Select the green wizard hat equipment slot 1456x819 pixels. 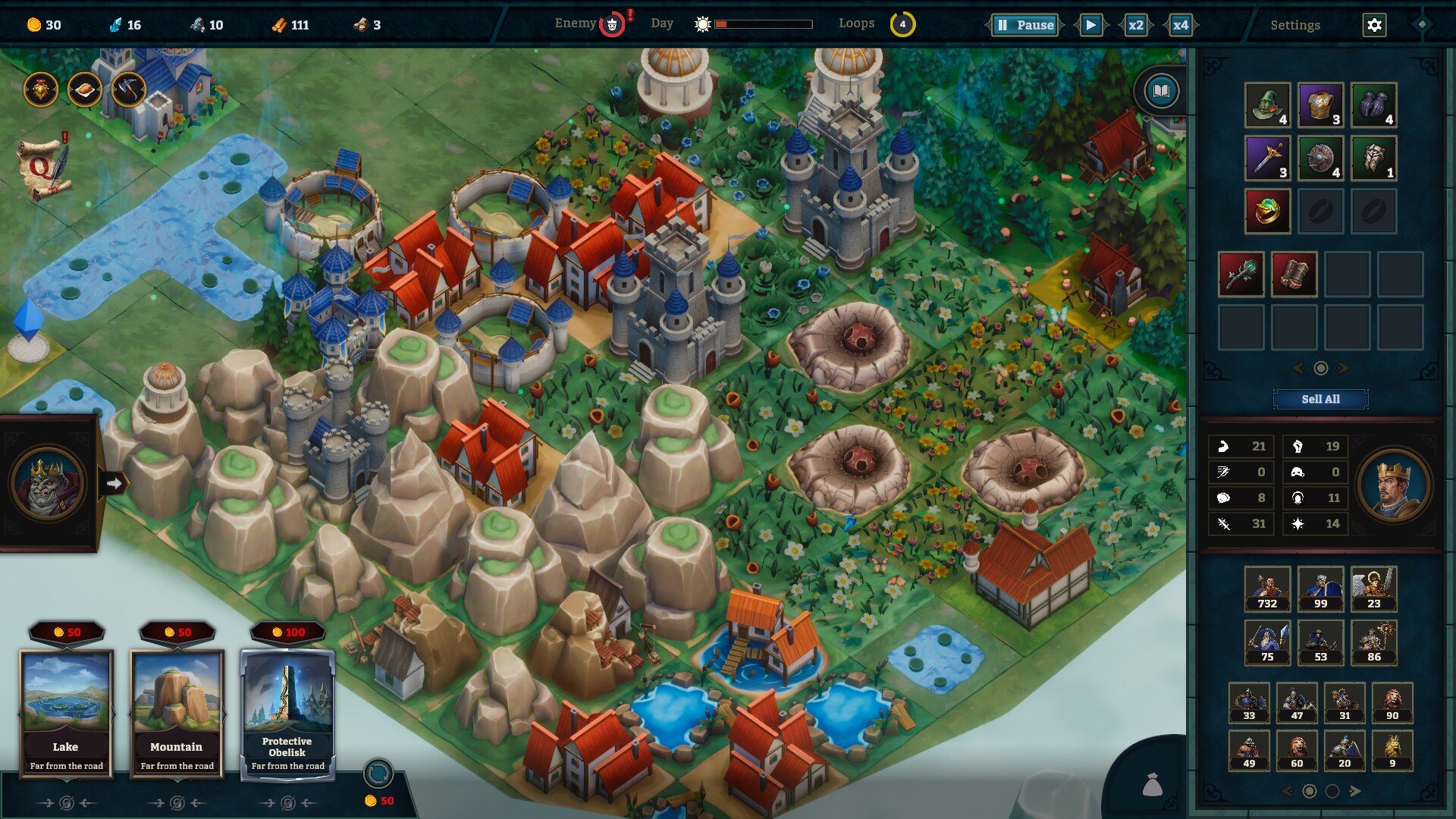[x=1267, y=105]
